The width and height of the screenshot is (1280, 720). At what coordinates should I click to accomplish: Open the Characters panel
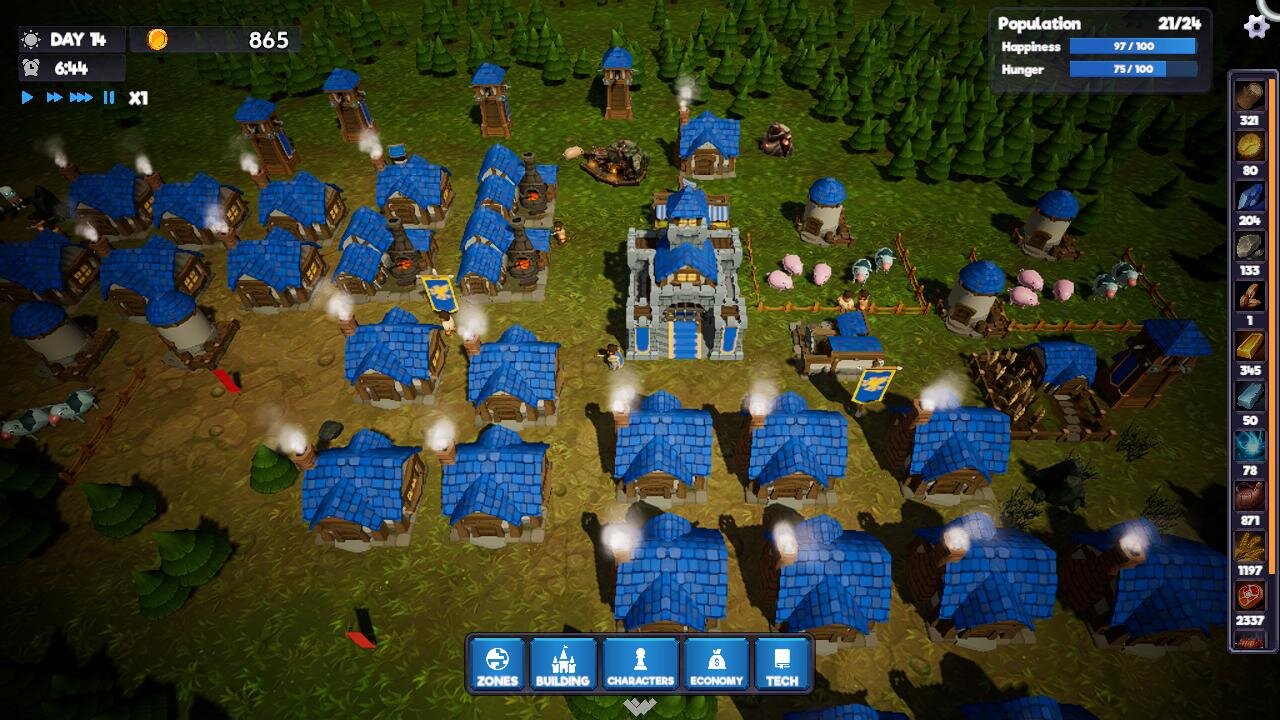pos(640,665)
